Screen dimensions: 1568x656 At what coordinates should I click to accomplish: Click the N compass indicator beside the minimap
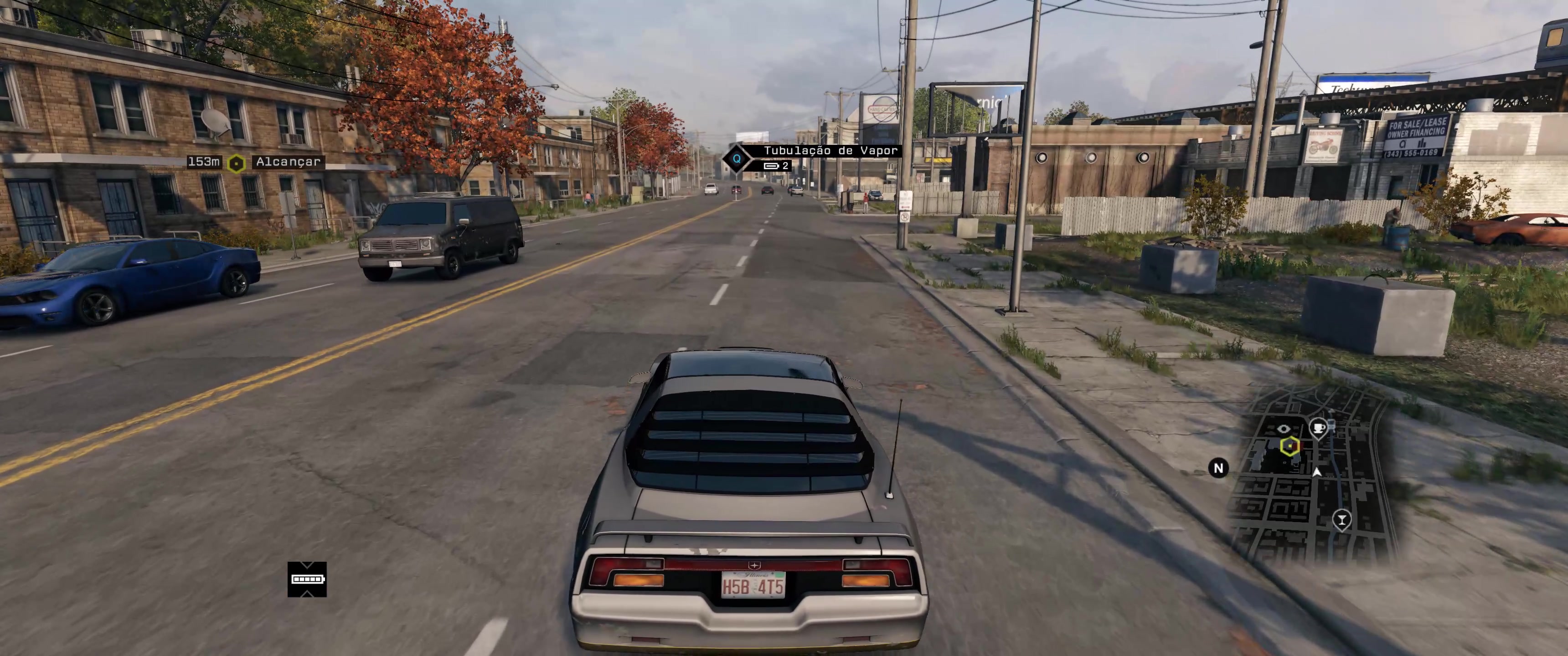pyautogui.click(x=1218, y=468)
